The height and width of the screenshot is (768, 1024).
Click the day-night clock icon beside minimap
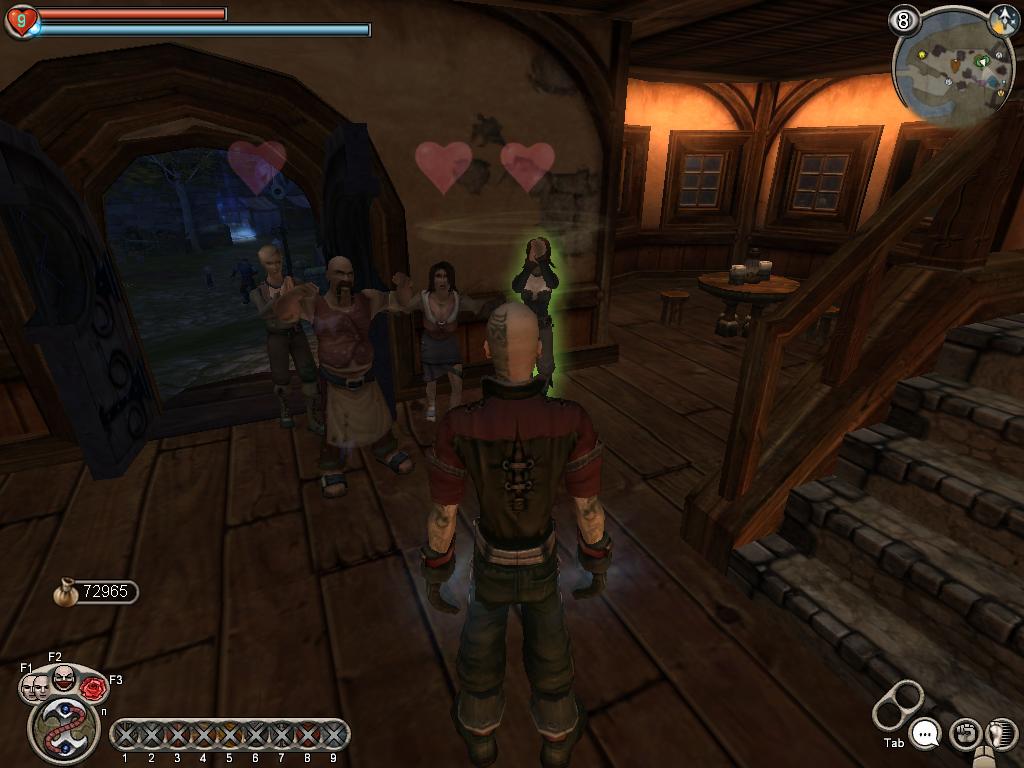pyautogui.click(x=1003, y=19)
